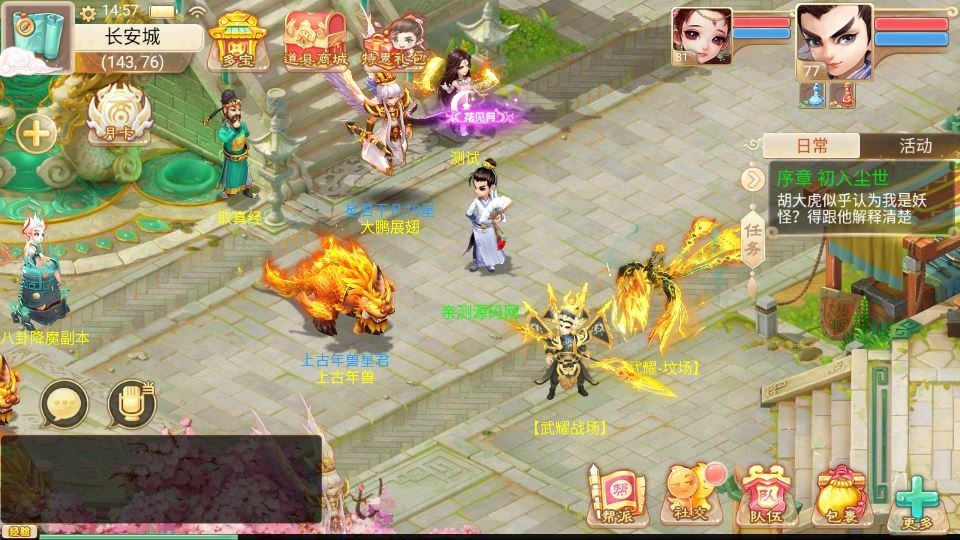The image size is (960, 540).
Task: Collapse the quest panel with the arrow button
Action: point(751,179)
